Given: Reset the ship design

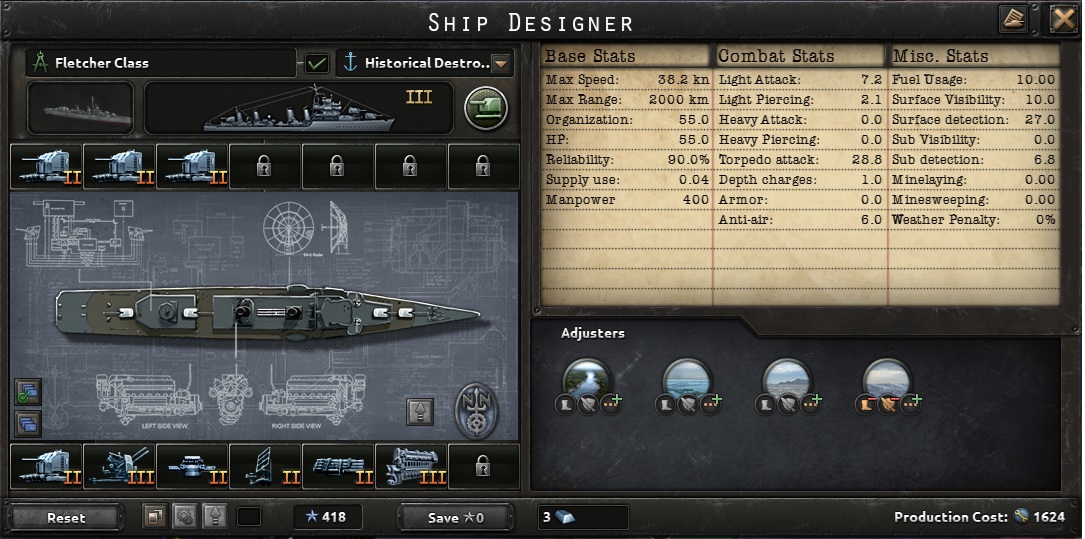Looking at the screenshot, I should point(67,517).
